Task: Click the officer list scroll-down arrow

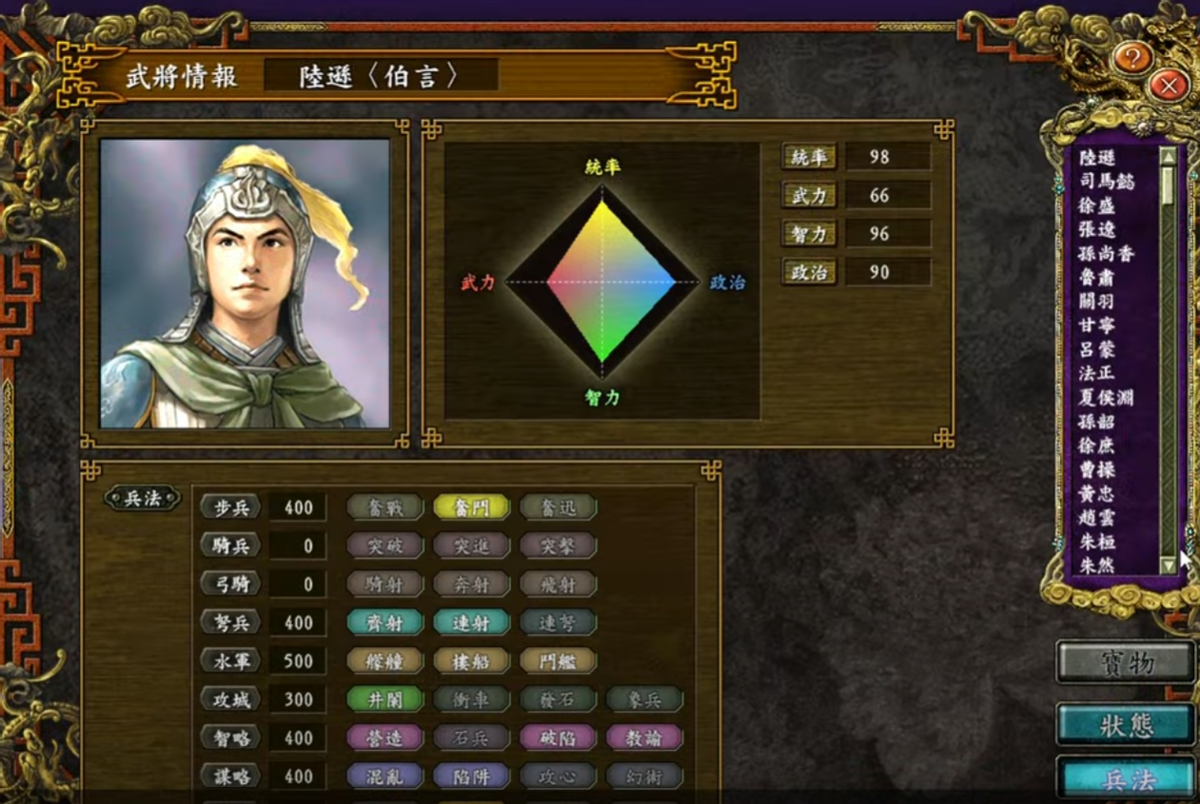Action: 1168,566
